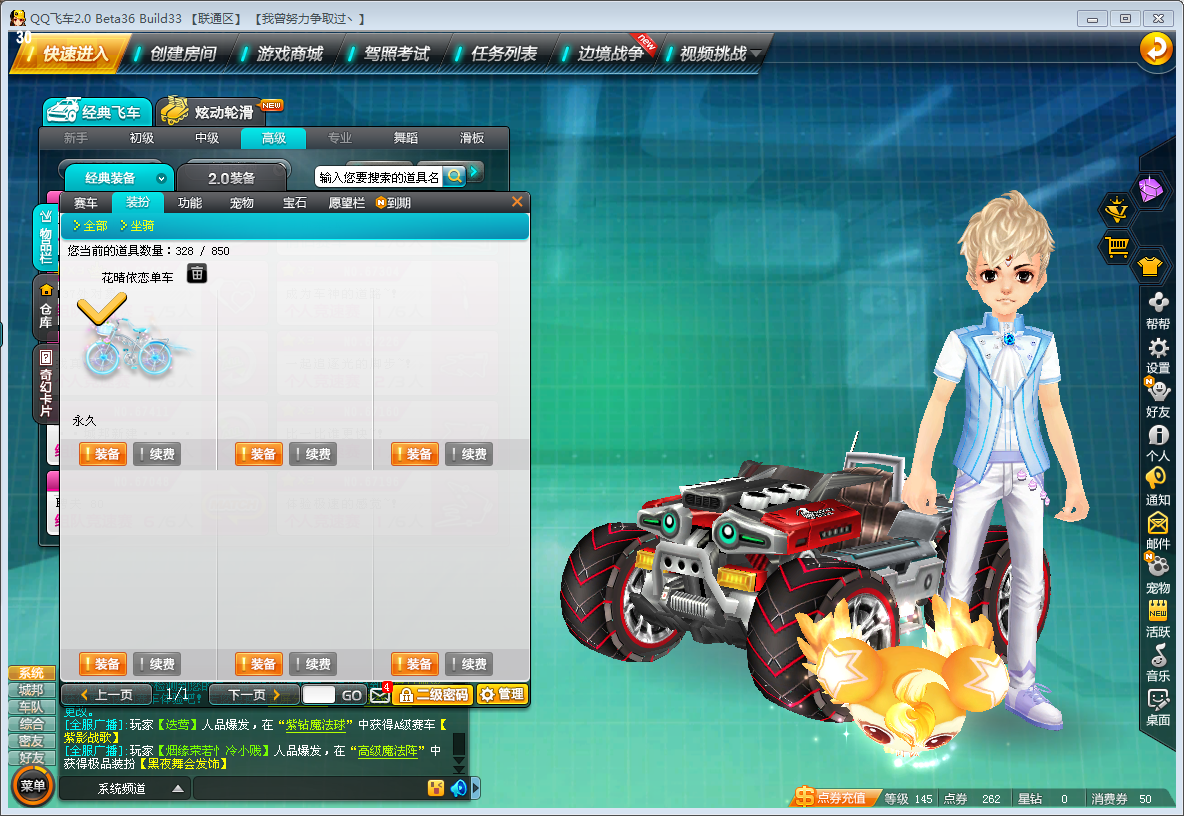This screenshot has height=816, width=1184.
Task: Open the 仓库 warehouse side tab
Action: pyautogui.click(x=46, y=309)
